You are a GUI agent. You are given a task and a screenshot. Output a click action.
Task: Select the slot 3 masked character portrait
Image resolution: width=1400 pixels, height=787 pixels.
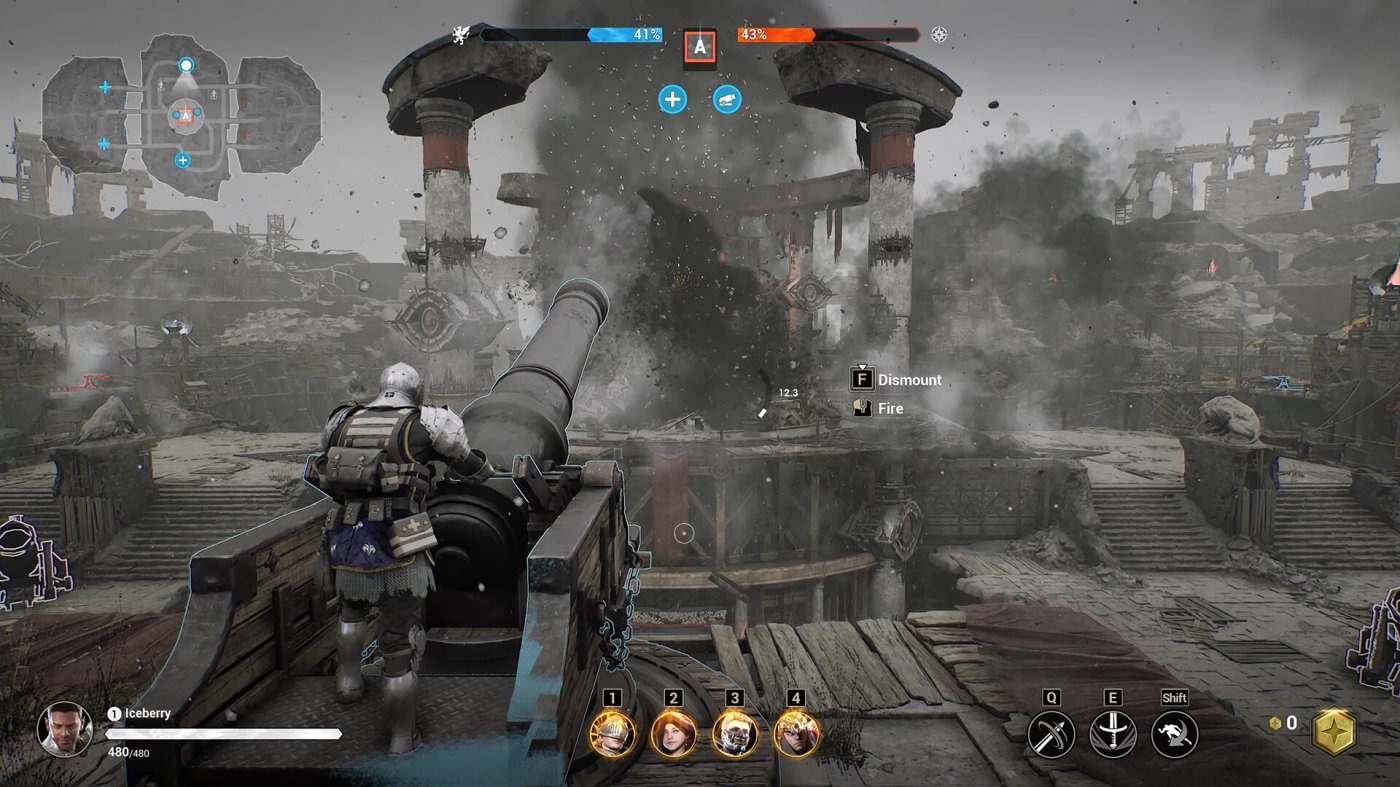(x=734, y=734)
